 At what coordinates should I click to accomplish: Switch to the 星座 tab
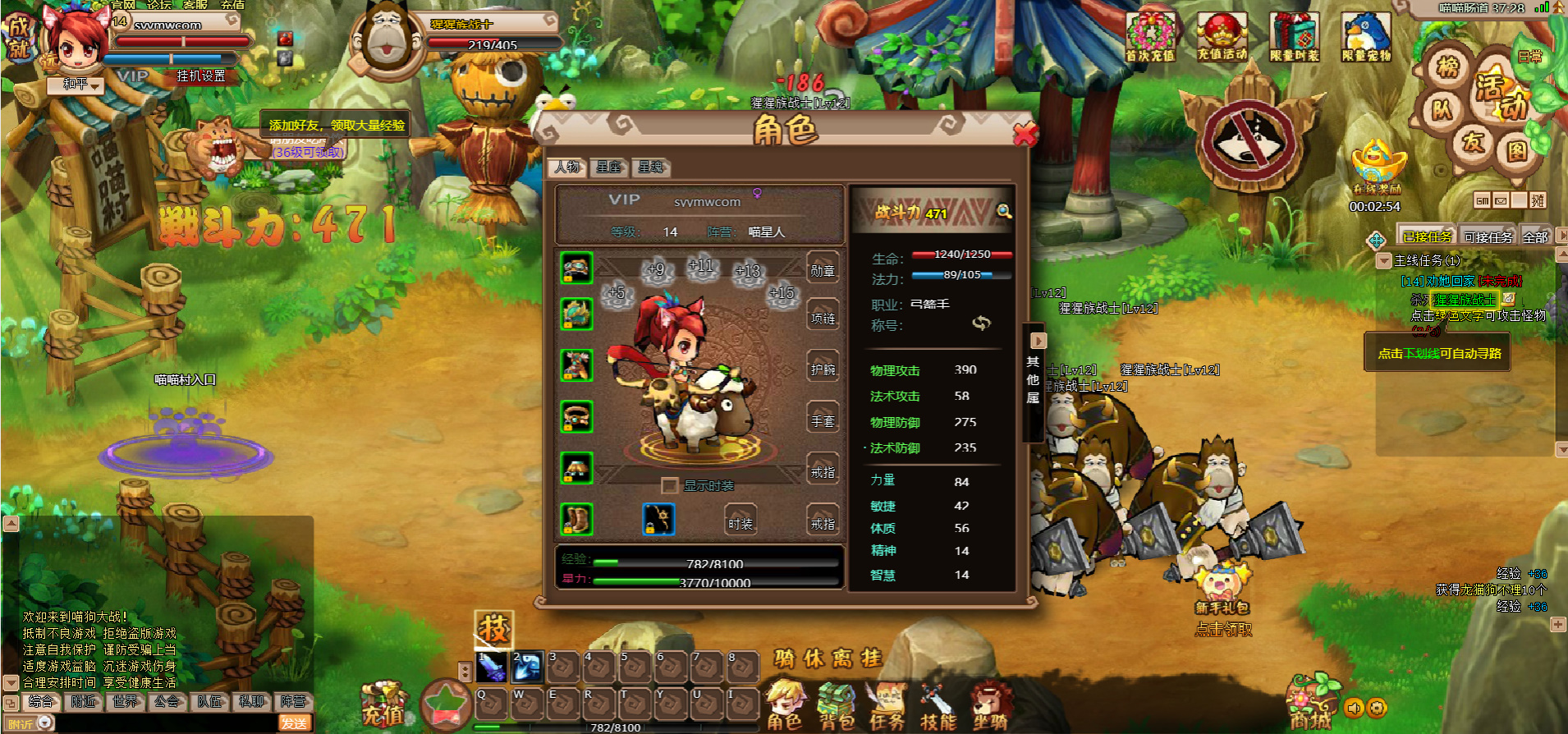608,167
